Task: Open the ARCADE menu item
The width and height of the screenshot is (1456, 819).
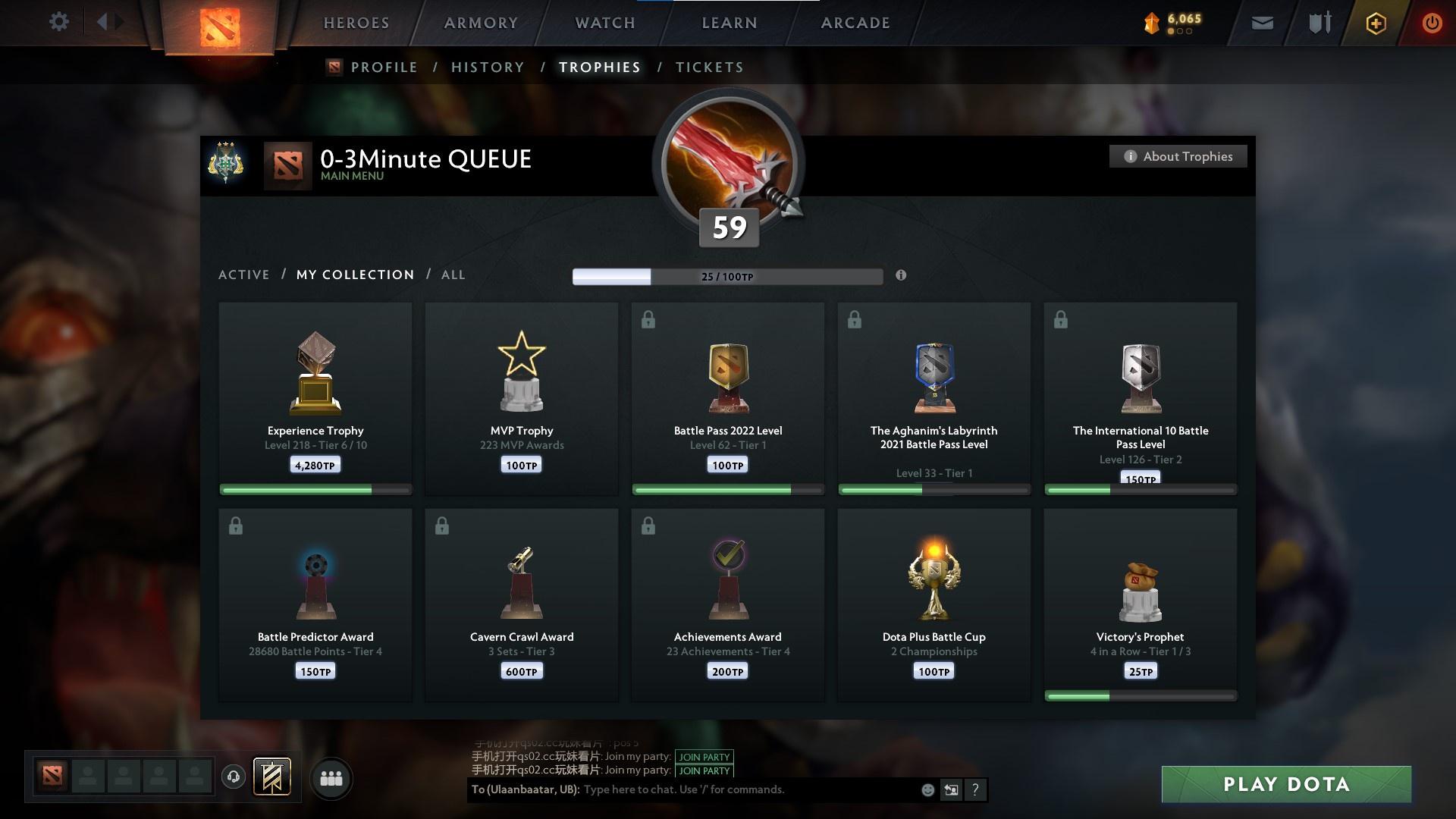Action: click(855, 23)
